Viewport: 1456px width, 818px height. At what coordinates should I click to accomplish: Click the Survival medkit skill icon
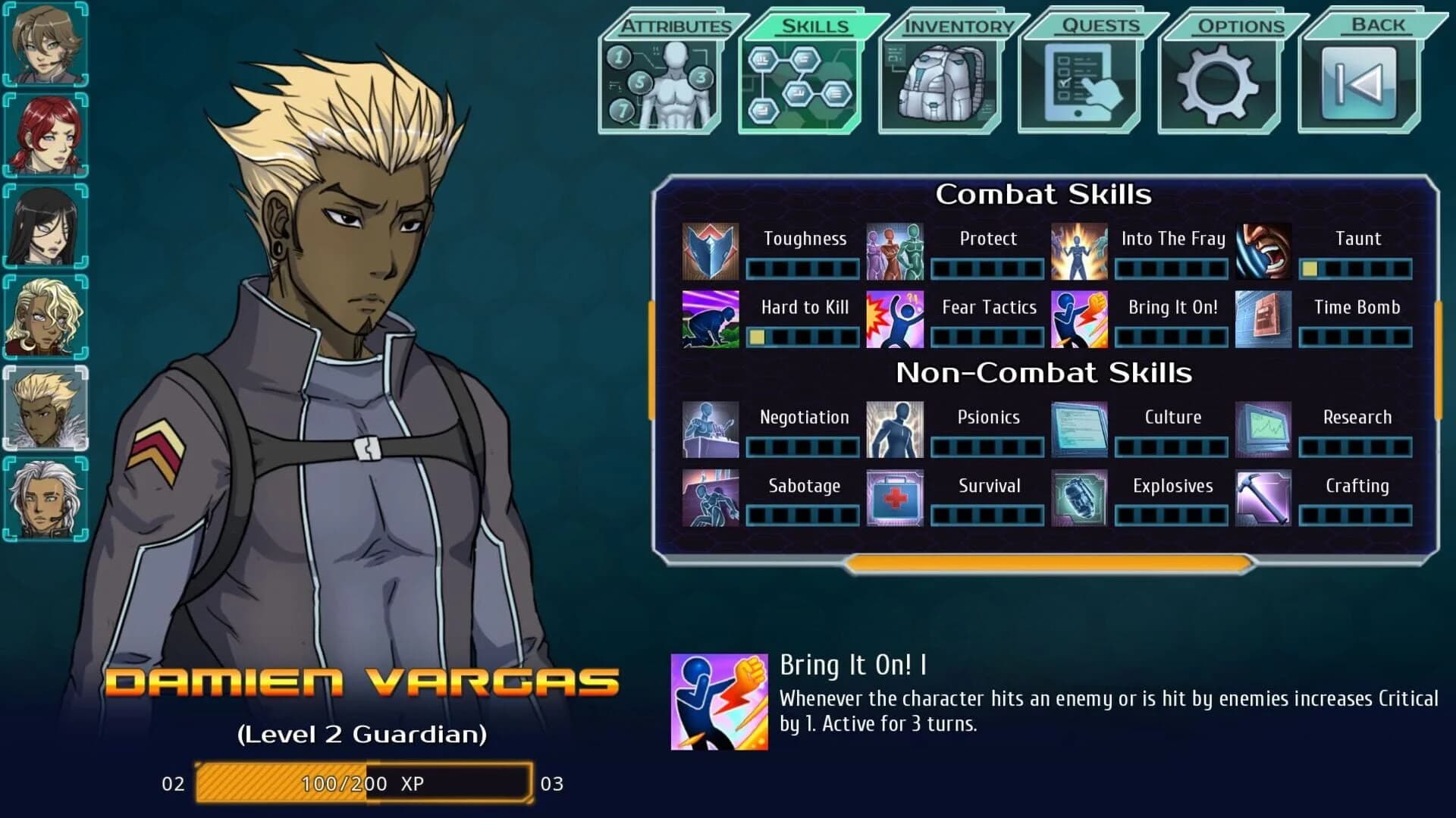point(895,499)
